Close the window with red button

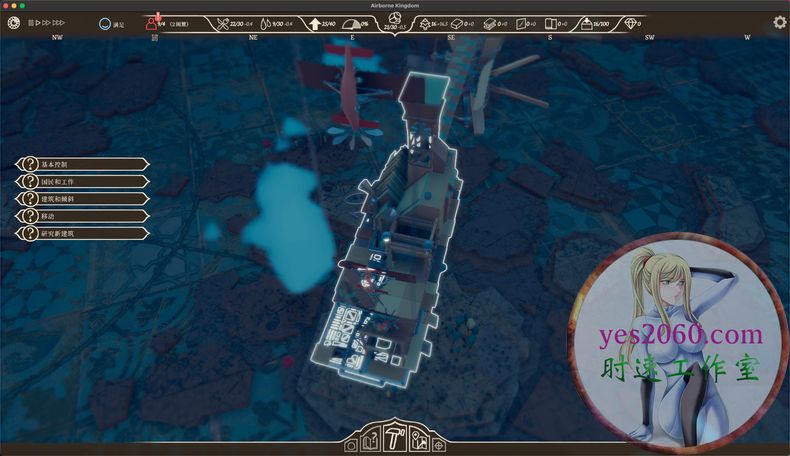click(7, 5)
